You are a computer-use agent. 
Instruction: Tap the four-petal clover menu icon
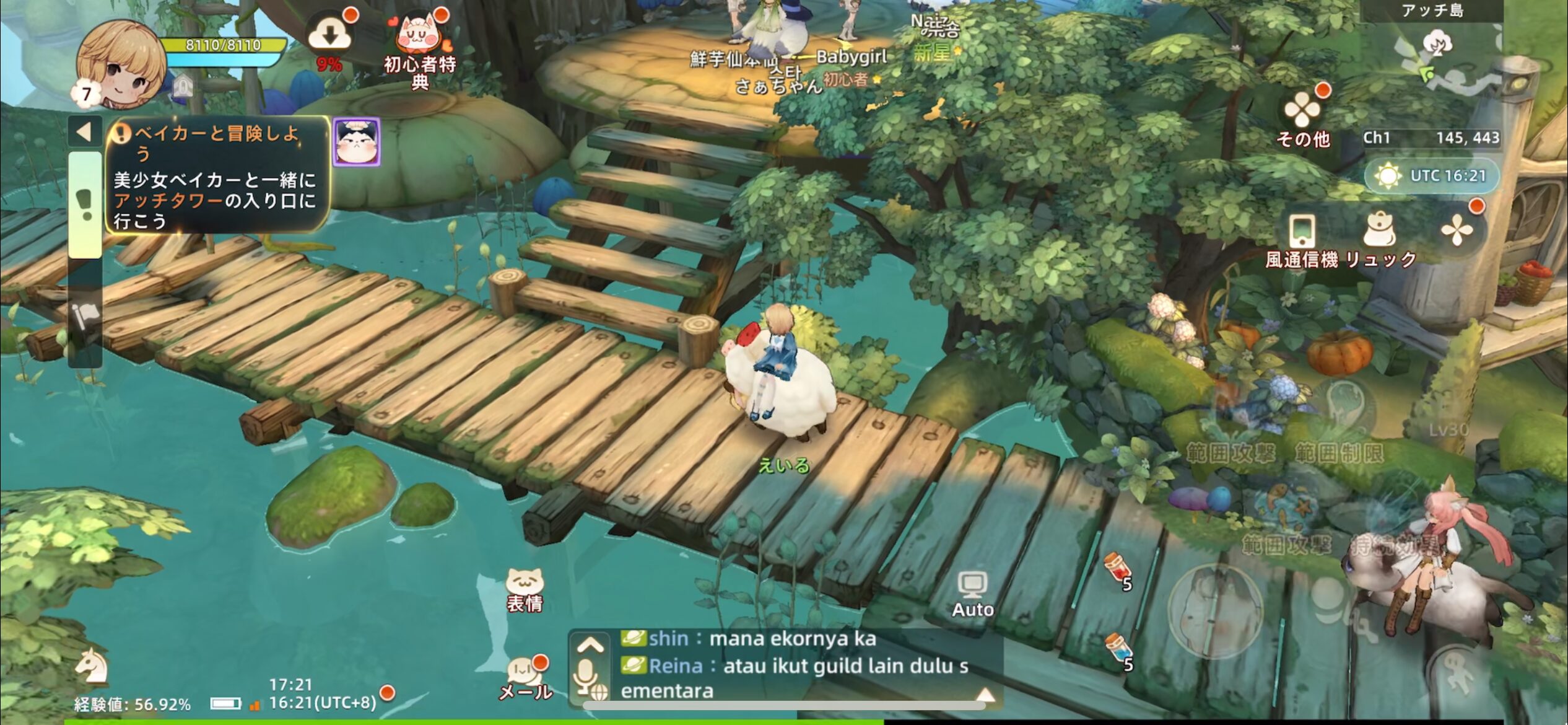(x=1457, y=231)
